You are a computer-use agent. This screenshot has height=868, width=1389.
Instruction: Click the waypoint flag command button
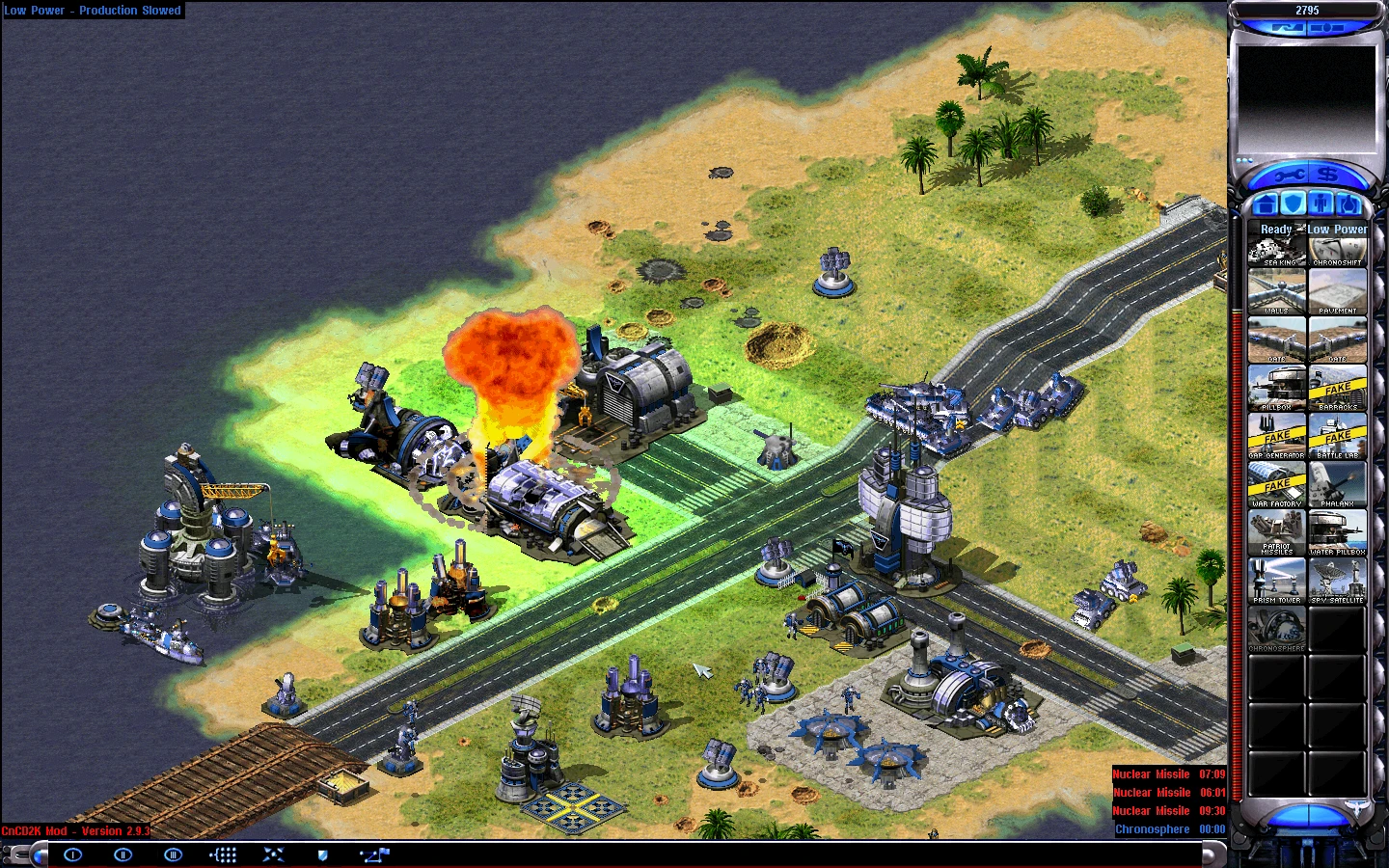tap(374, 854)
